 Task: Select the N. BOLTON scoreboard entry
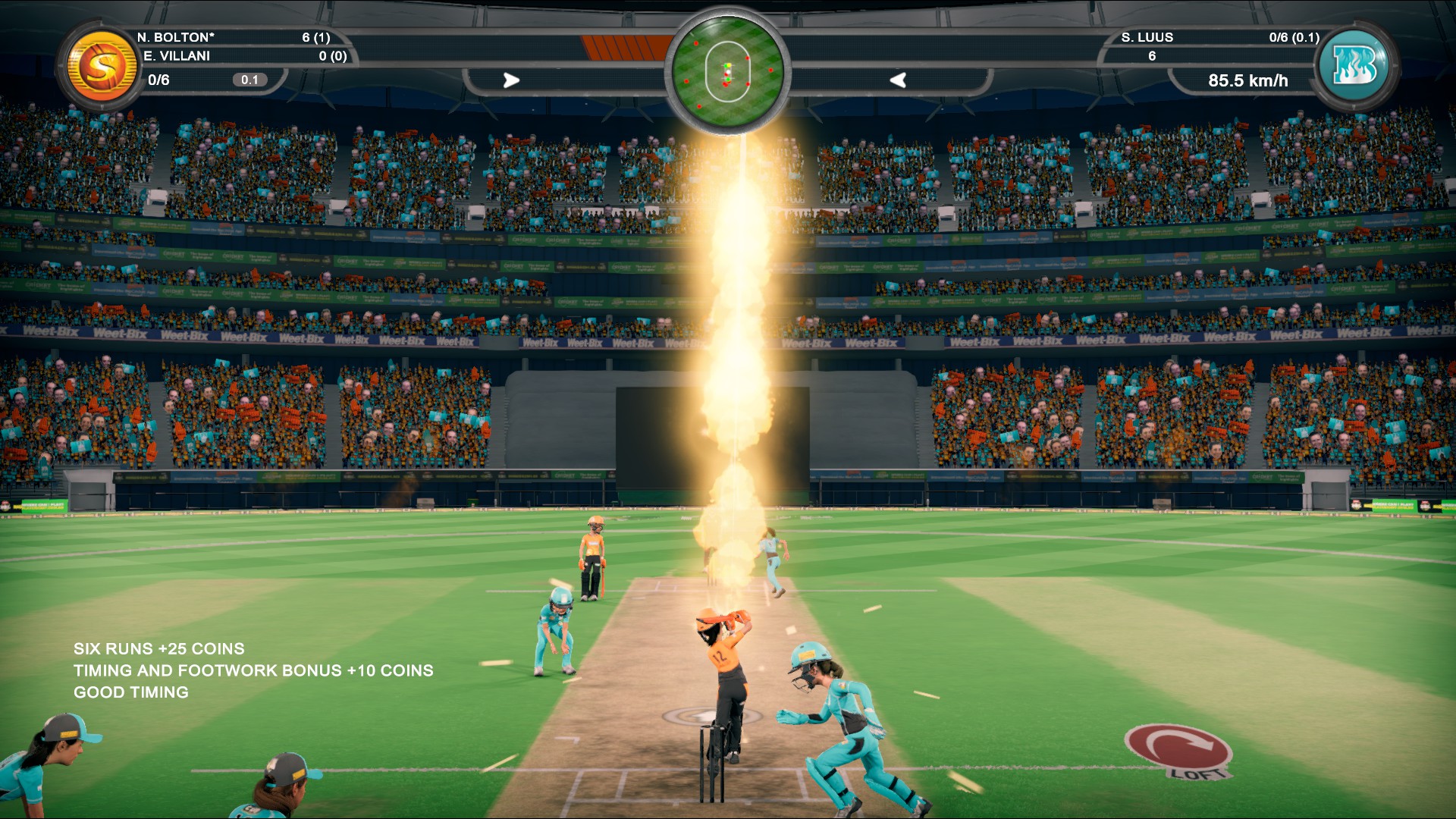(x=175, y=35)
